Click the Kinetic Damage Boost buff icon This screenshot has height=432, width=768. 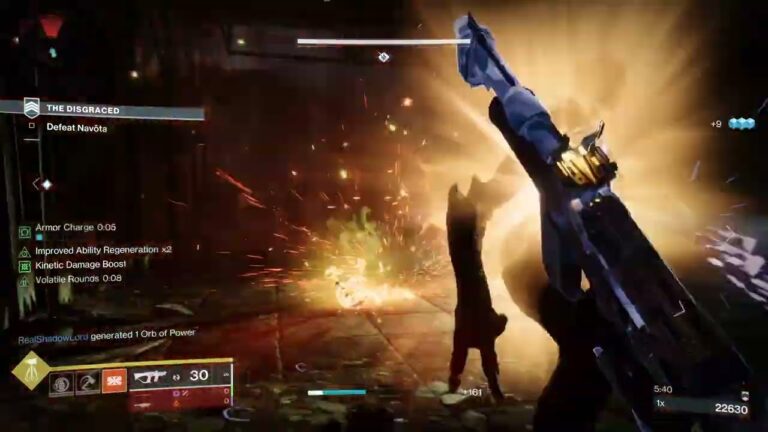tap(25, 265)
